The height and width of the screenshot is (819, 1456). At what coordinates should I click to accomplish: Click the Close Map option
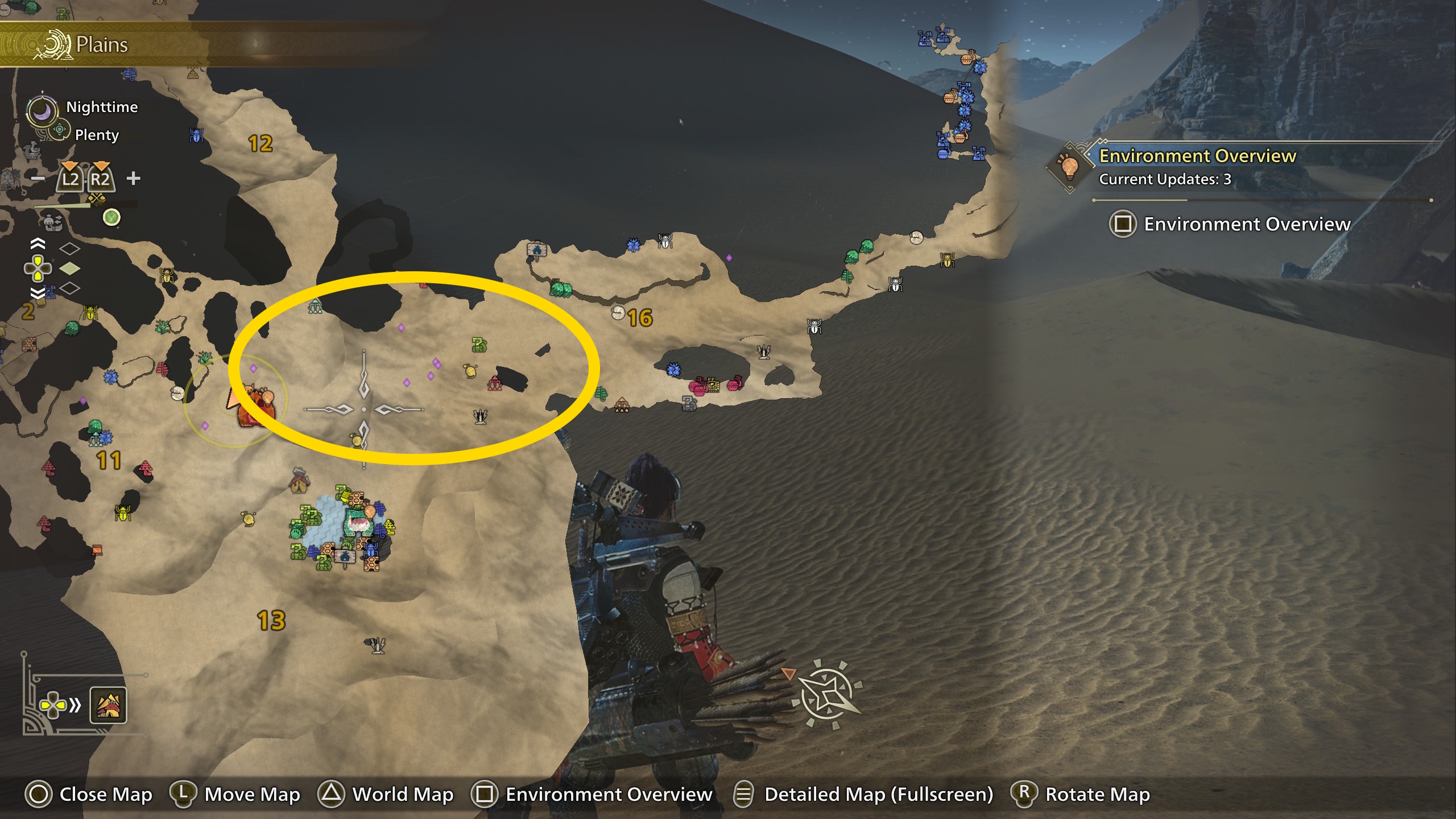point(89,794)
